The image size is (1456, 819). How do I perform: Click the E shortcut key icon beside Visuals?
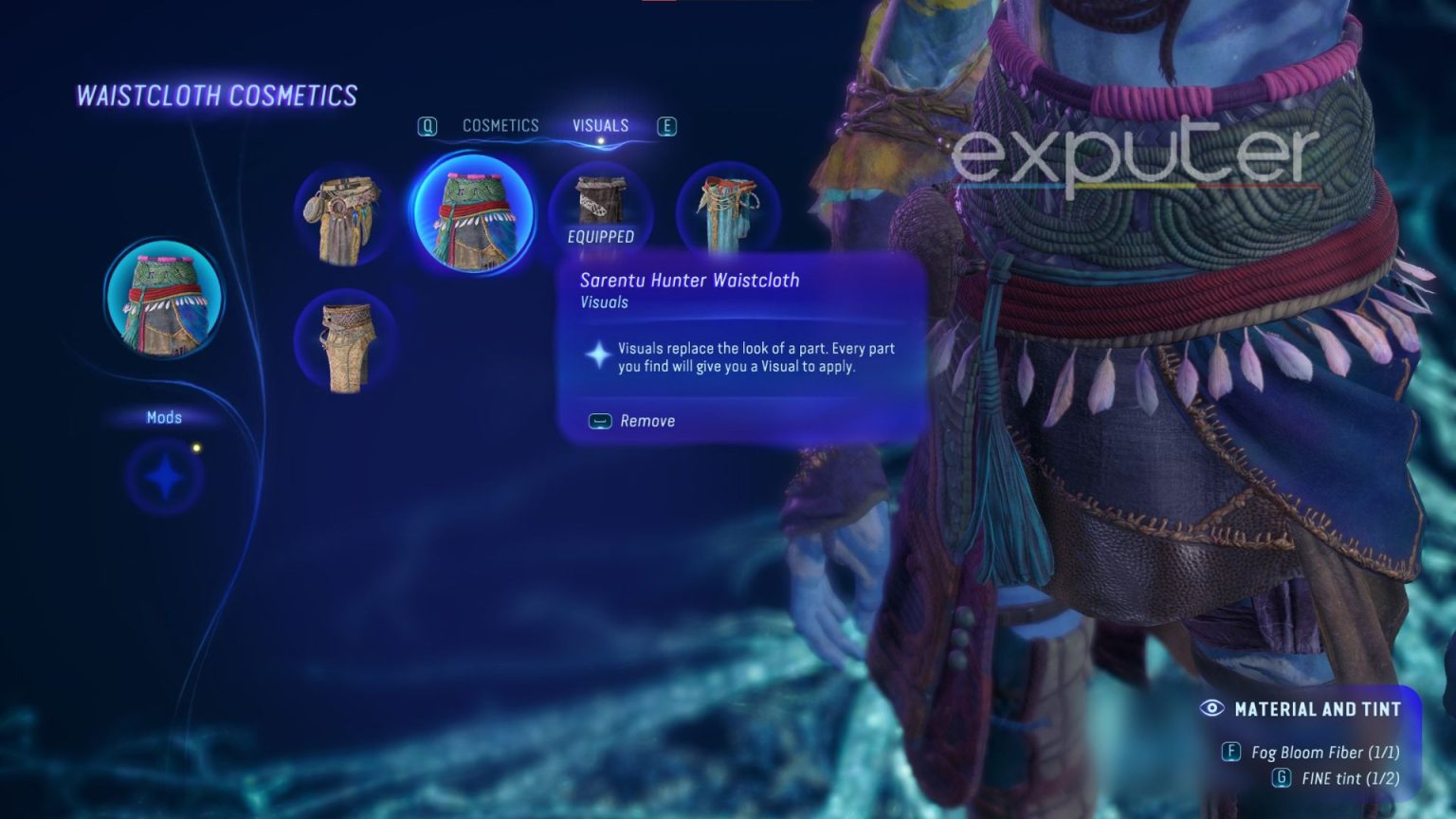pos(667,125)
